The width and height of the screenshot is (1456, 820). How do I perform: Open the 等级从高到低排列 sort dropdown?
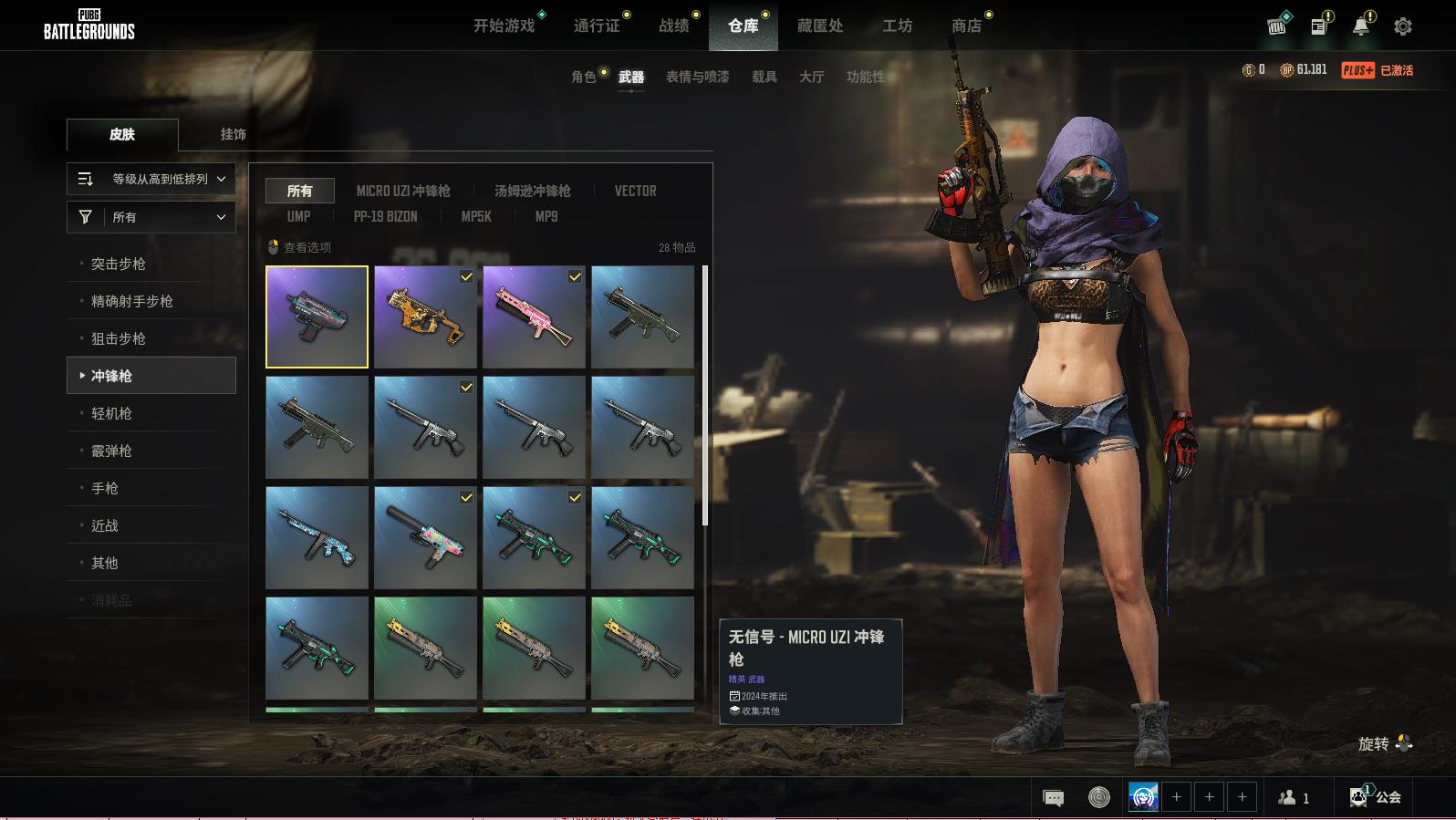point(151,179)
